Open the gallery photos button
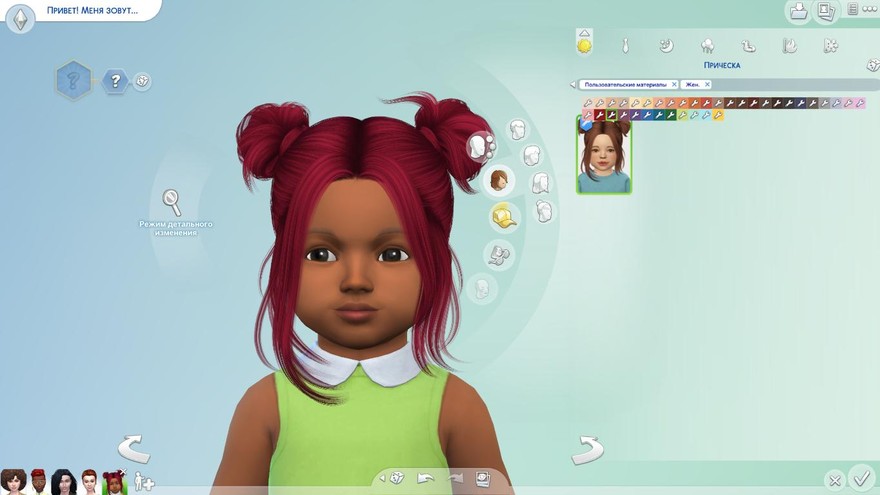 826,11
